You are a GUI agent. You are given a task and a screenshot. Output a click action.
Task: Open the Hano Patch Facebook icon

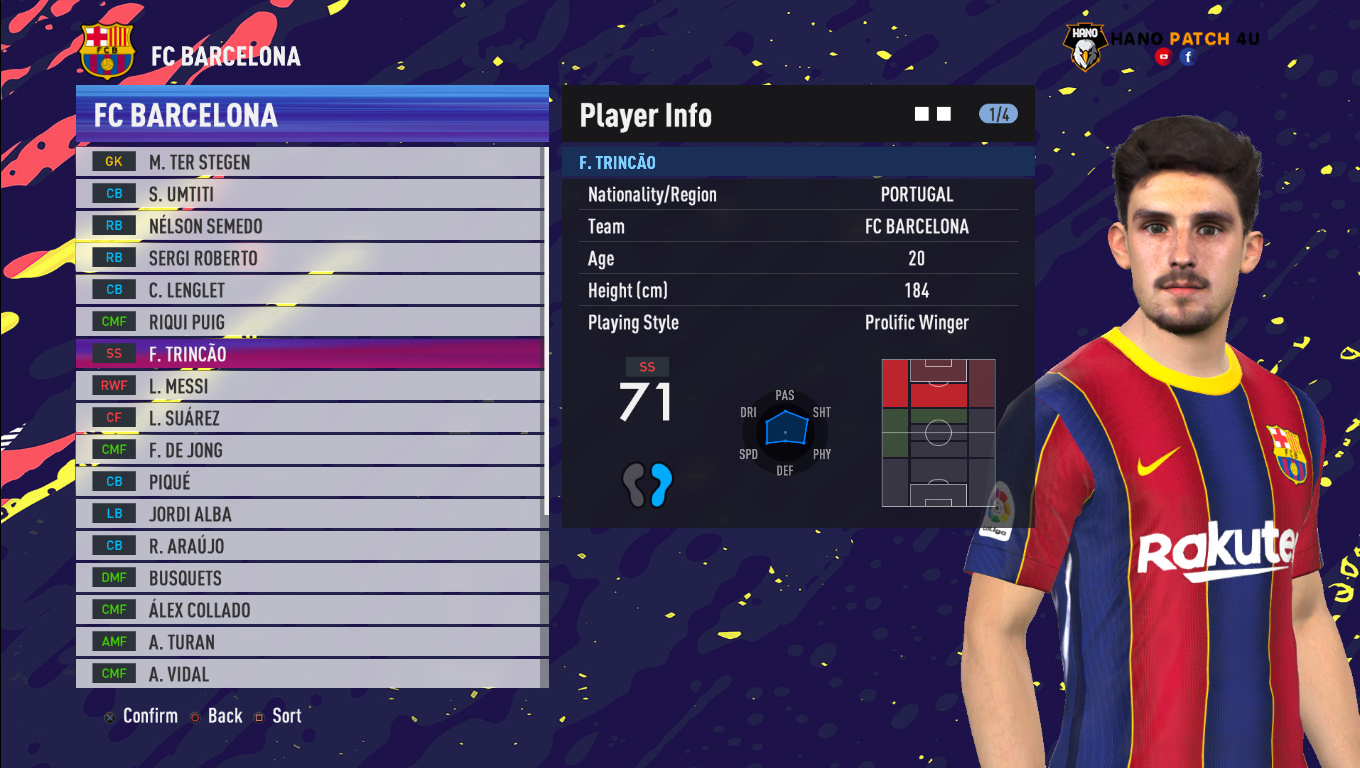(1188, 57)
